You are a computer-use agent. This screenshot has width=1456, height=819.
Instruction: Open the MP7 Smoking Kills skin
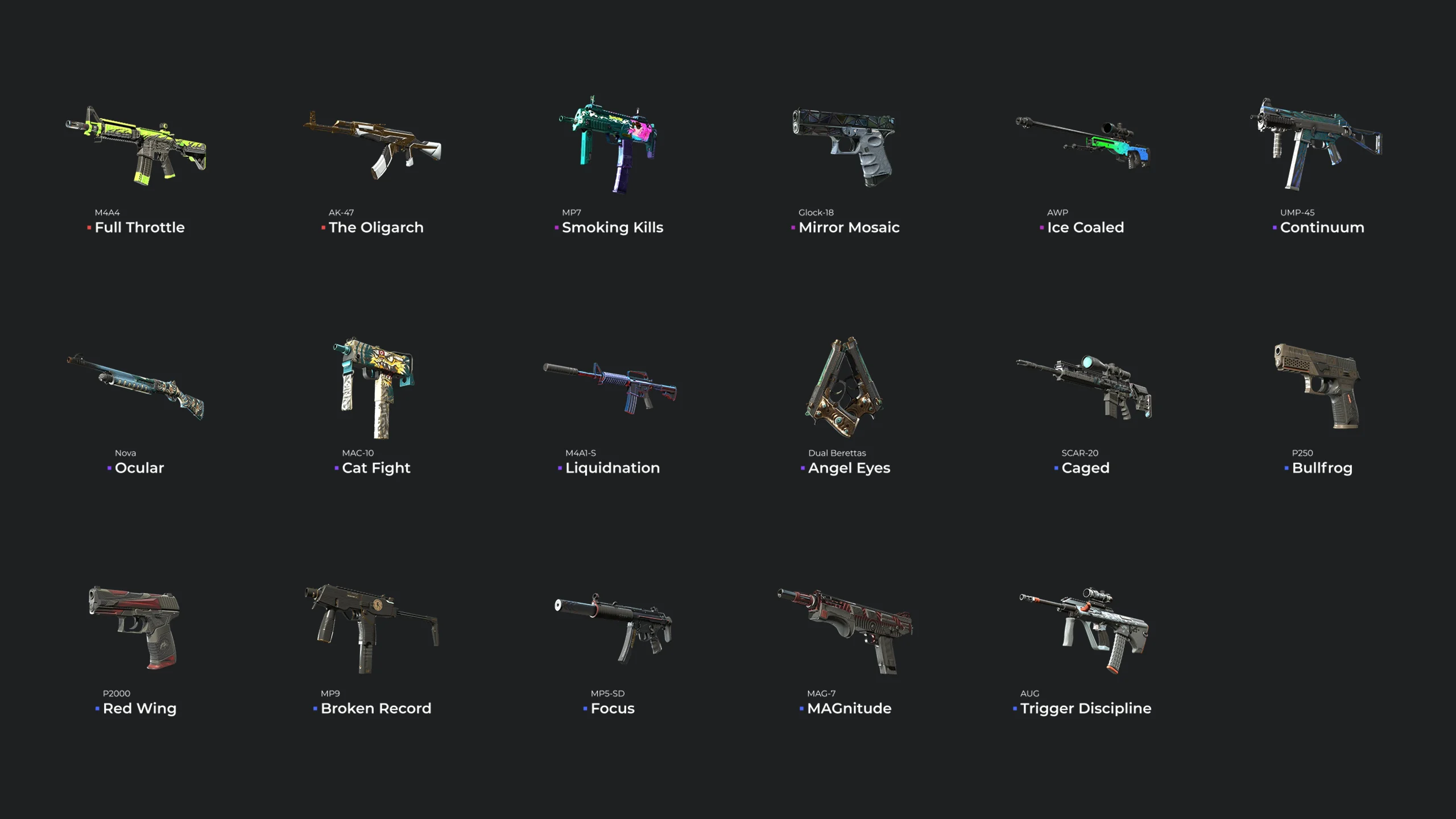point(610,146)
